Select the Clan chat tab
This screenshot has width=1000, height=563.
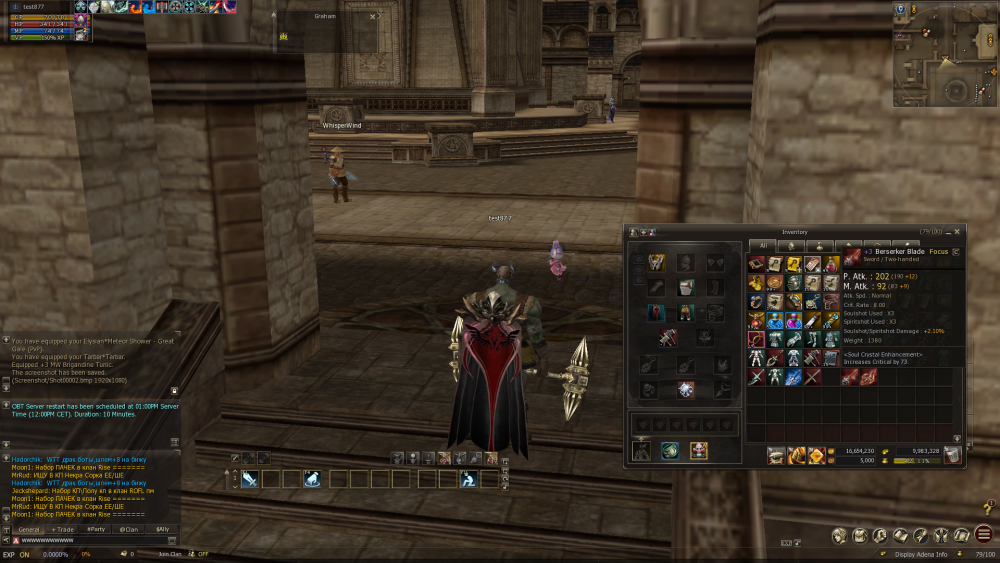tap(128, 529)
